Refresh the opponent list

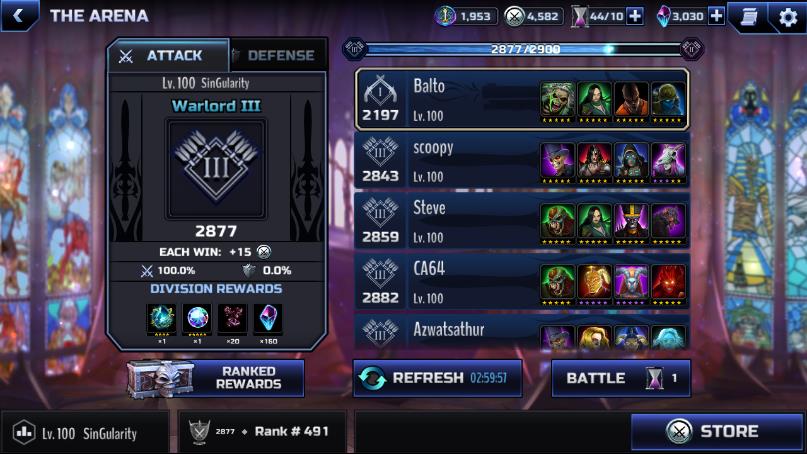tap(437, 378)
